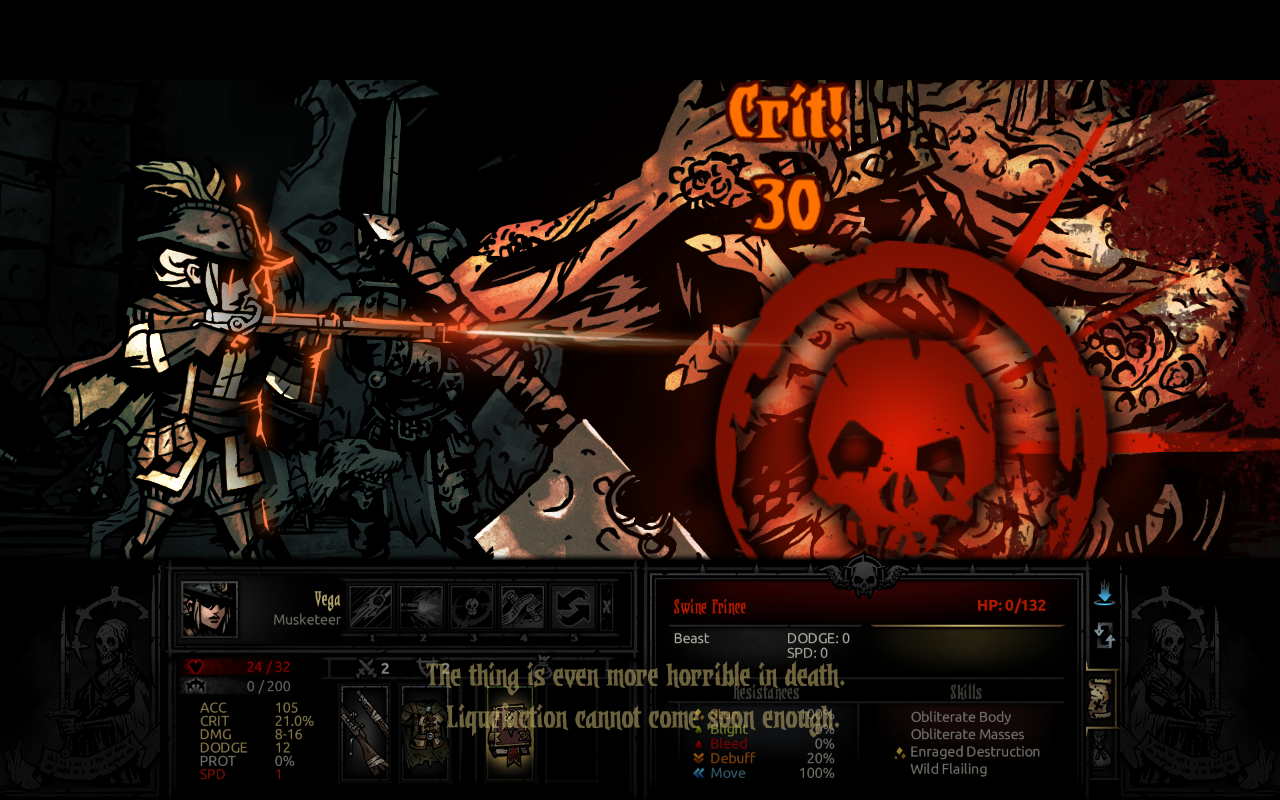Viewport: 1280px width, 800px height.
Task: Inspect the green coat armor slot
Action: 425,733
